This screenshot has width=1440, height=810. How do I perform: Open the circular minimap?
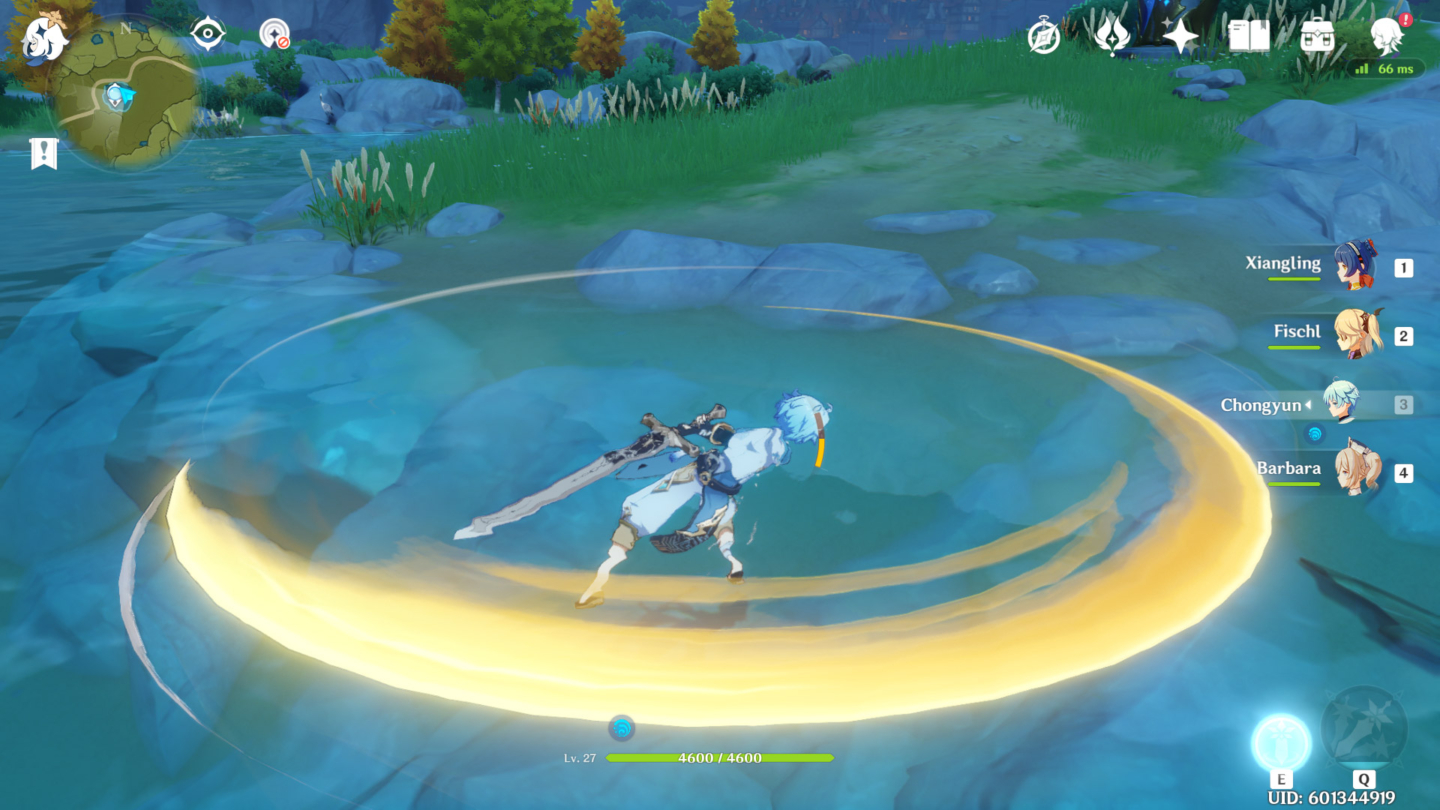[x=126, y=96]
